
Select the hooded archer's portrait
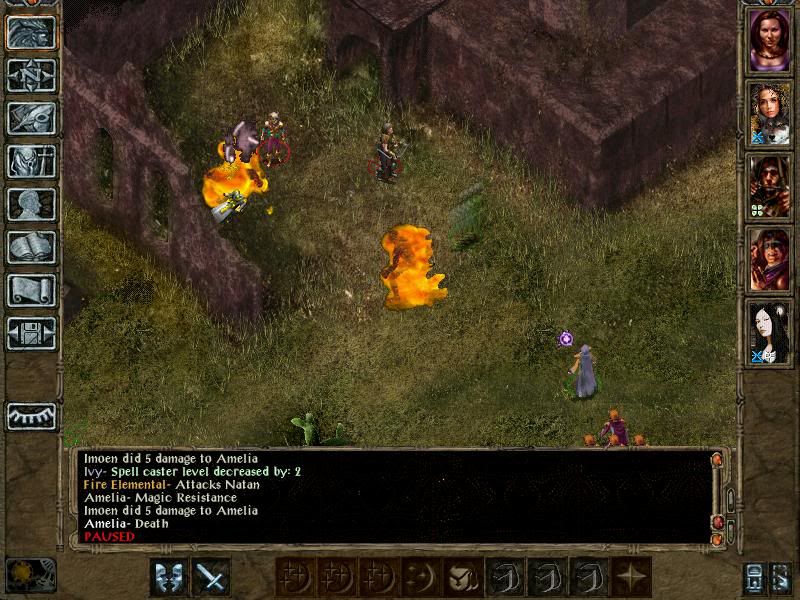(x=769, y=186)
